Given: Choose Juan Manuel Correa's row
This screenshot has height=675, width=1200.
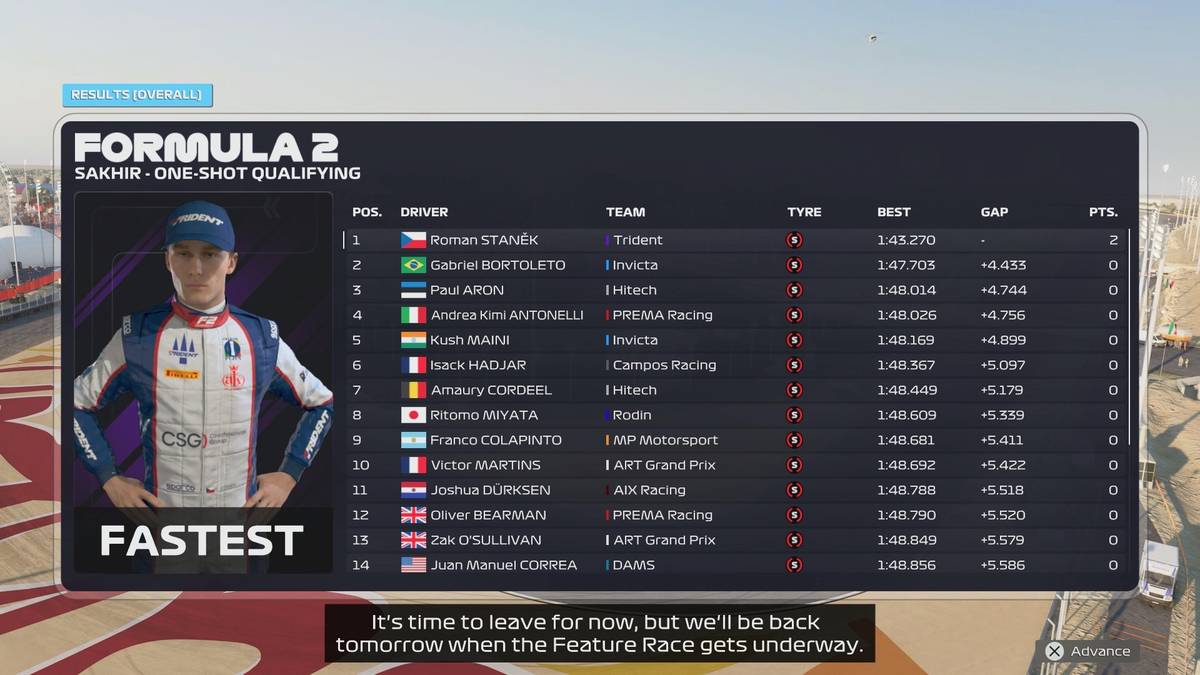Looking at the screenshot, I should [735, 565].
